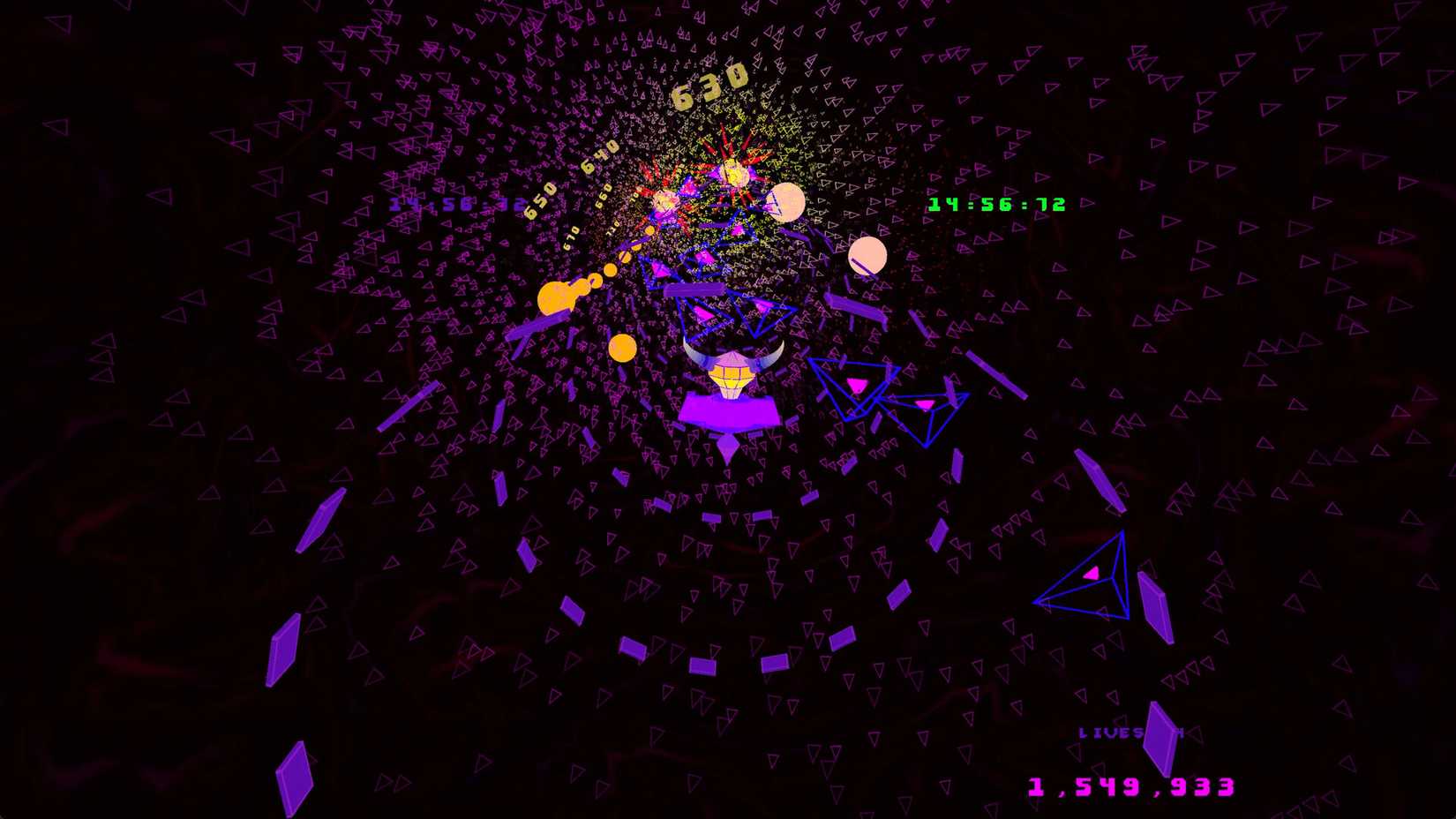The width and height of the screenshot is (1456, 819).
Task: Click the yellow 630 score popup
Action: [x=708, y=86]
